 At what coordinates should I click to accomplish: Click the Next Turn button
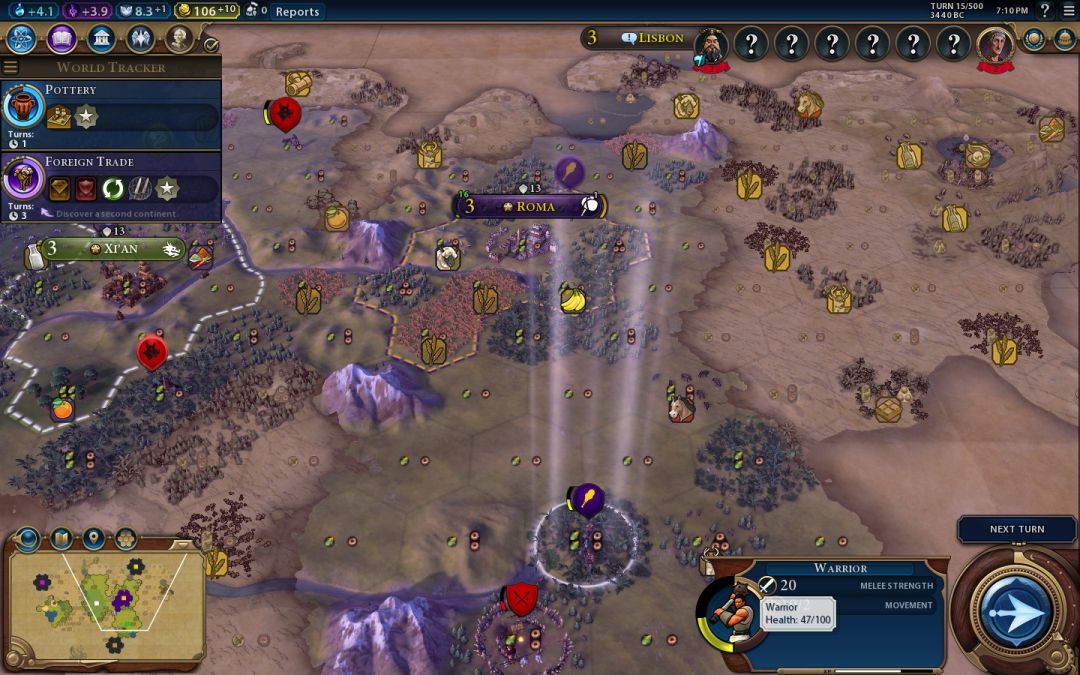click(1016, 608)
